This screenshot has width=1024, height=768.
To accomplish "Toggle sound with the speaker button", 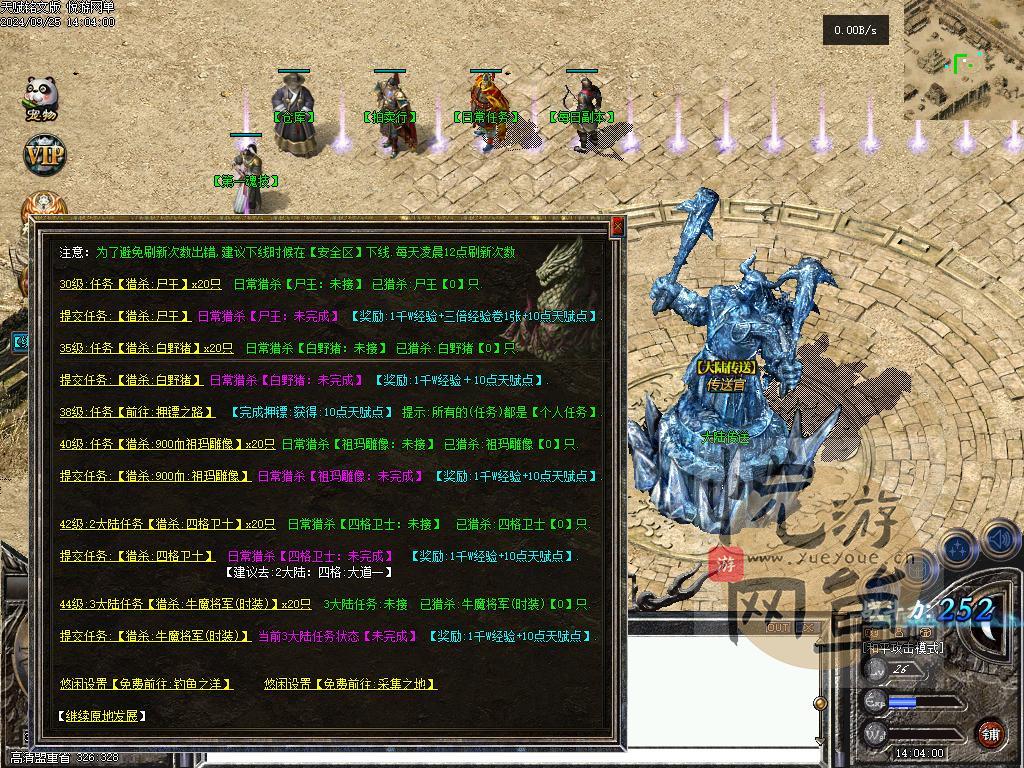I will pos(1000,541).
